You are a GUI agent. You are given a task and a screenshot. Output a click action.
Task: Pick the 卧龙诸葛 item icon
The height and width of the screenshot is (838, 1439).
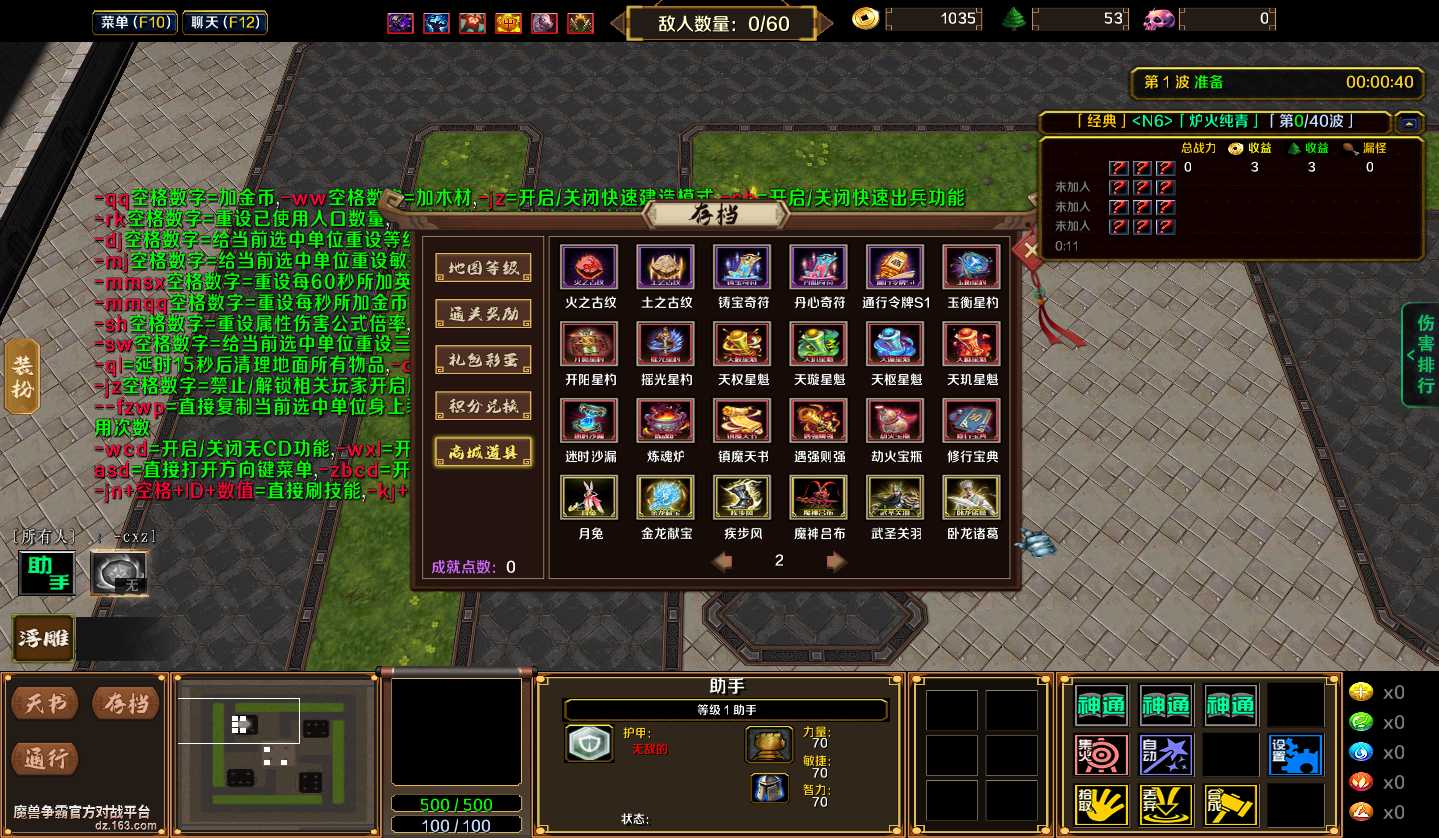pyautogui.click(x=972, y=498)
